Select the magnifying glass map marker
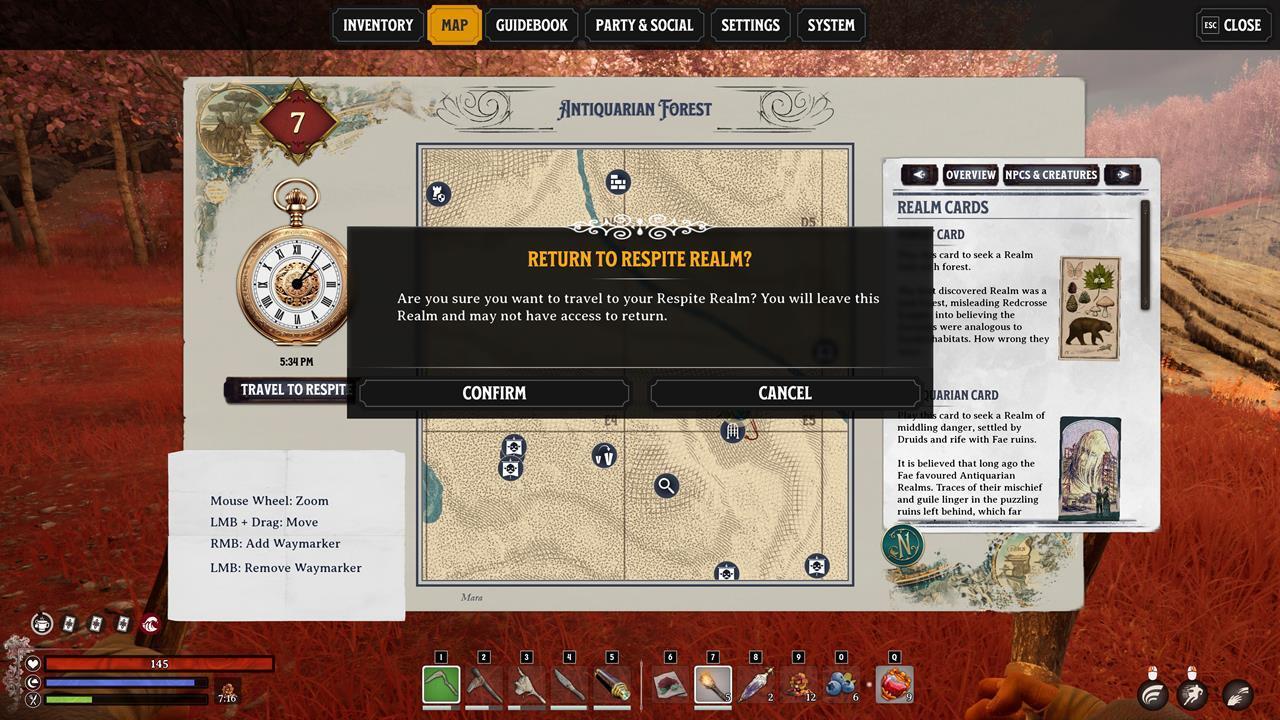 (x=666, y=486)
